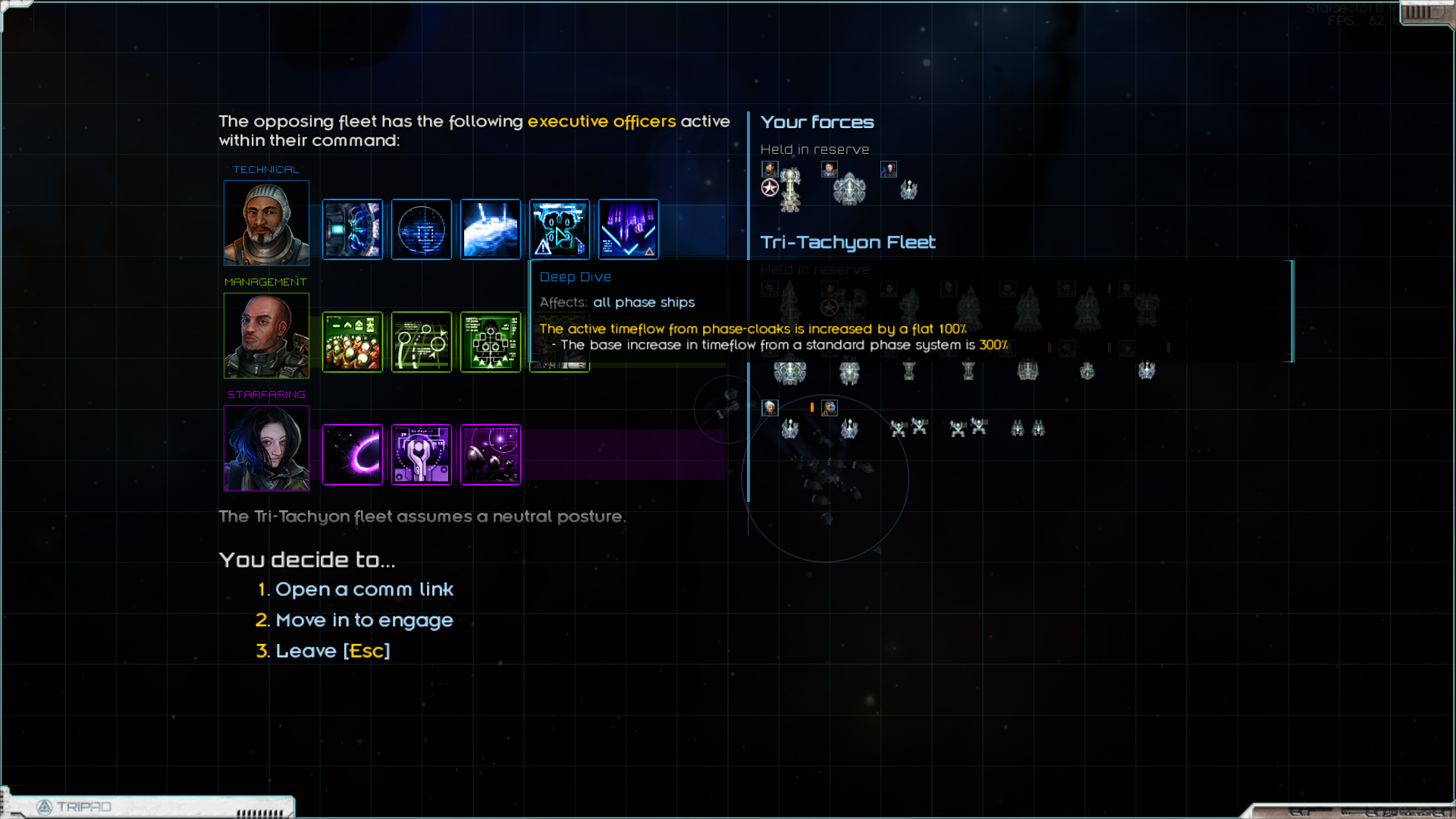Select "Move in to engage" option
Screen dimensions: 1456x819
click(364, 620)
